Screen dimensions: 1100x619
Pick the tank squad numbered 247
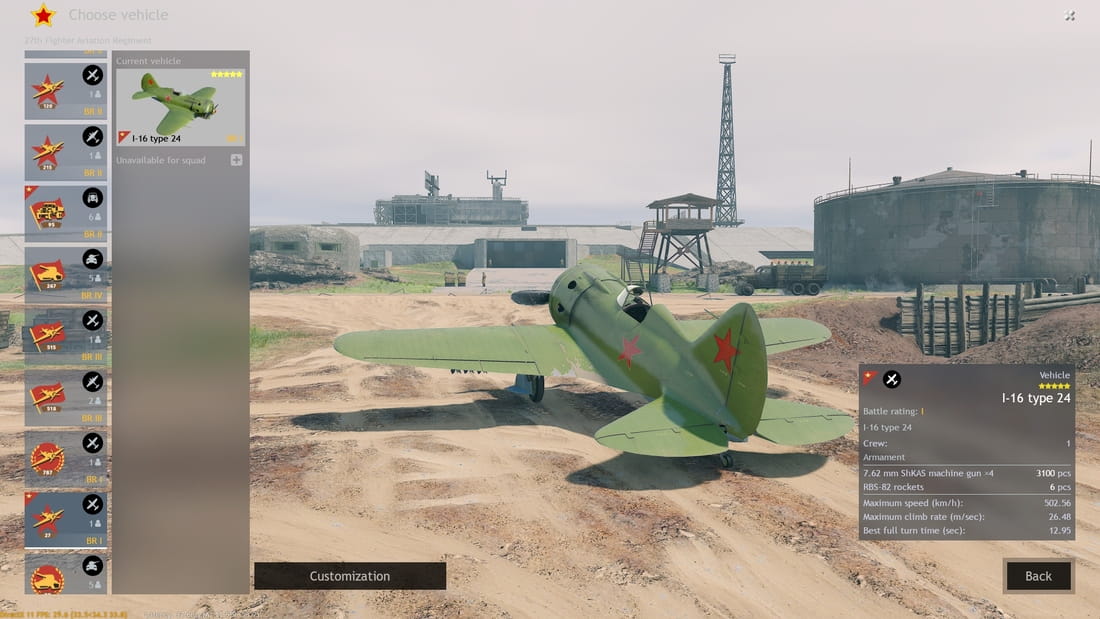(66, 275)
